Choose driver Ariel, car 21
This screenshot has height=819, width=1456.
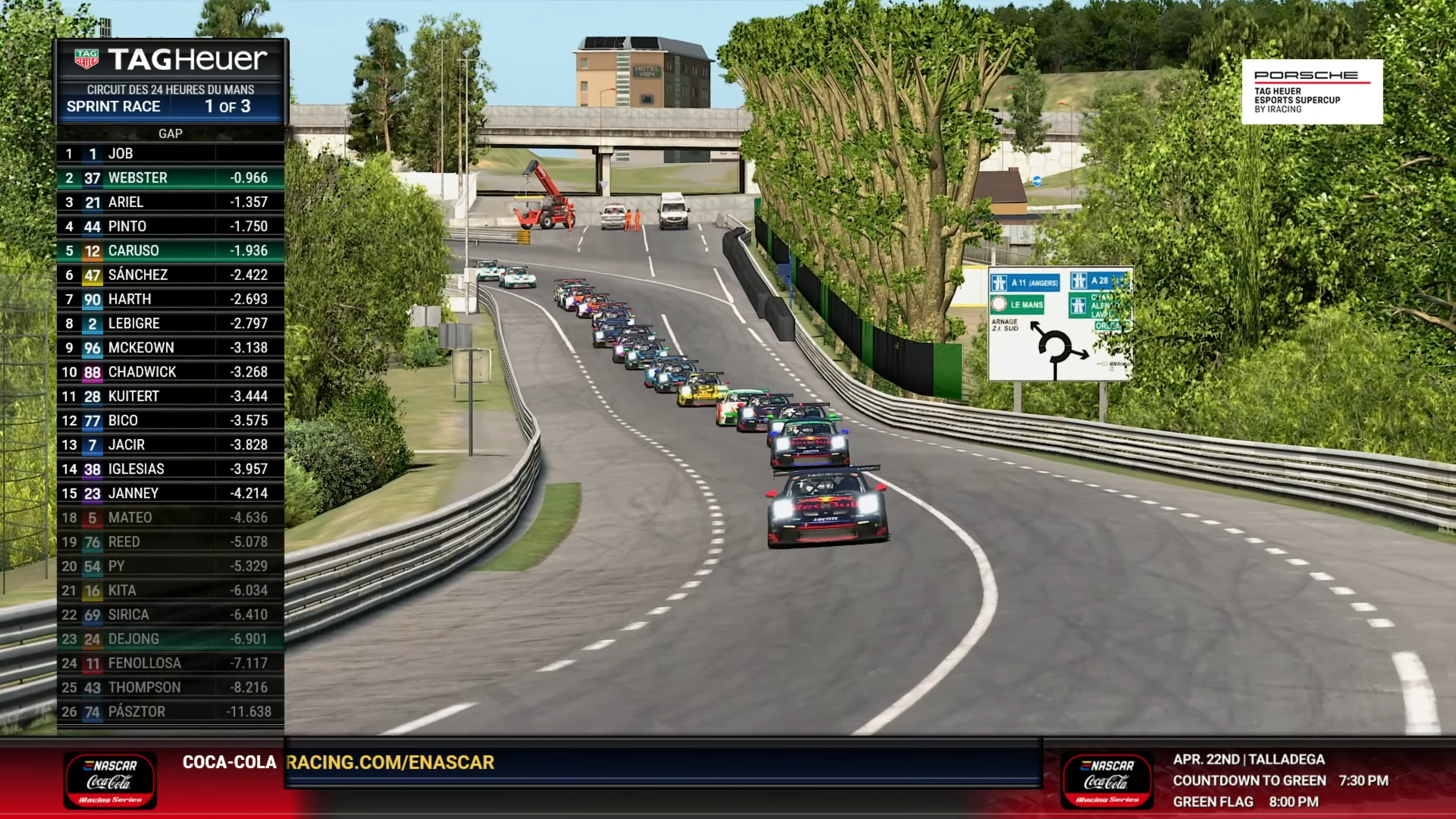pyautogui.click(x=170, y=202)
